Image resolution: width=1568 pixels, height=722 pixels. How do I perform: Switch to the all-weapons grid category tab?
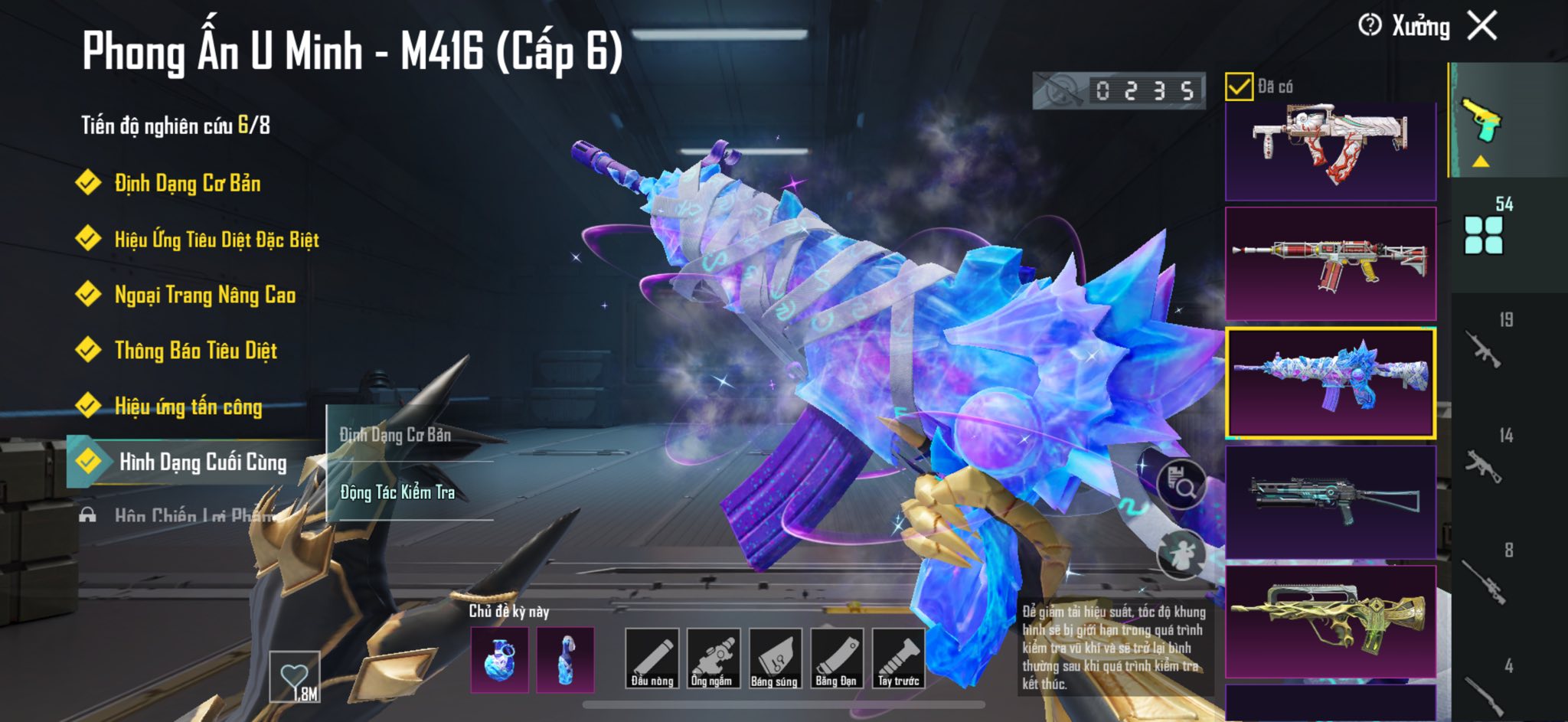pyautogui.click(x=1483, y=234)
